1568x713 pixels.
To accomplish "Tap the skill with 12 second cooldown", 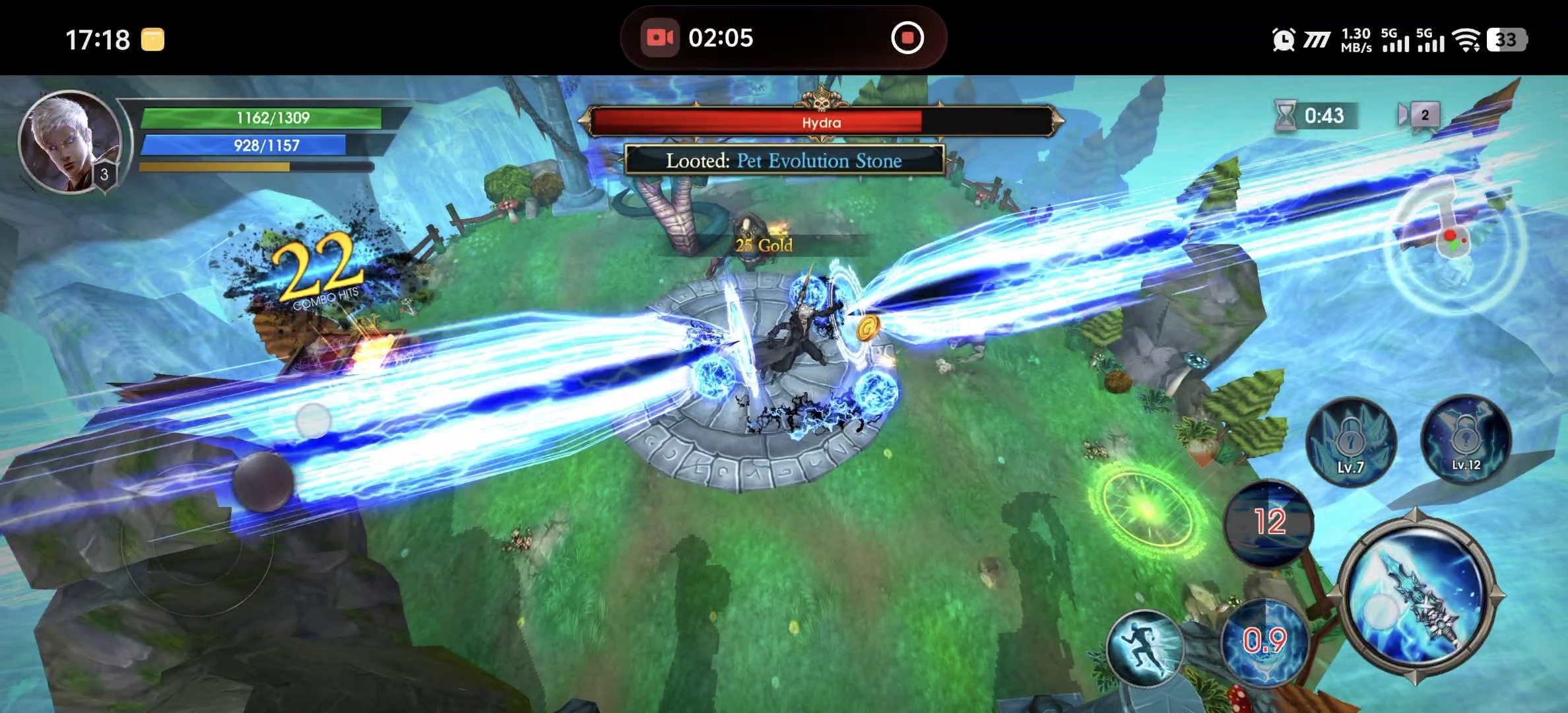I will coord(1268,522).
